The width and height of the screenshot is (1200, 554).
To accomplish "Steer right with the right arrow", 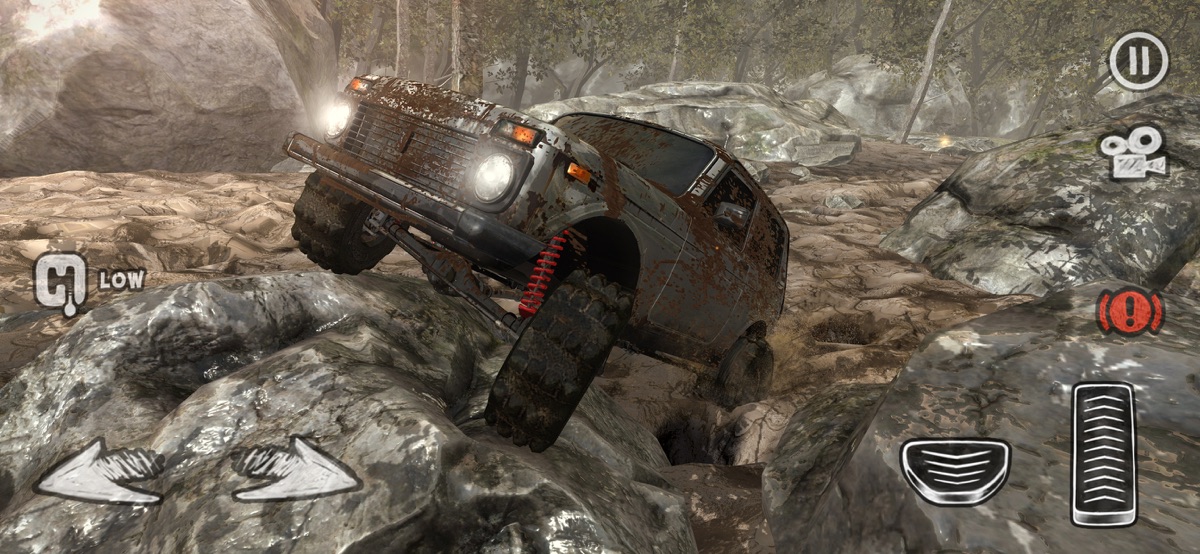I will 297,471.
